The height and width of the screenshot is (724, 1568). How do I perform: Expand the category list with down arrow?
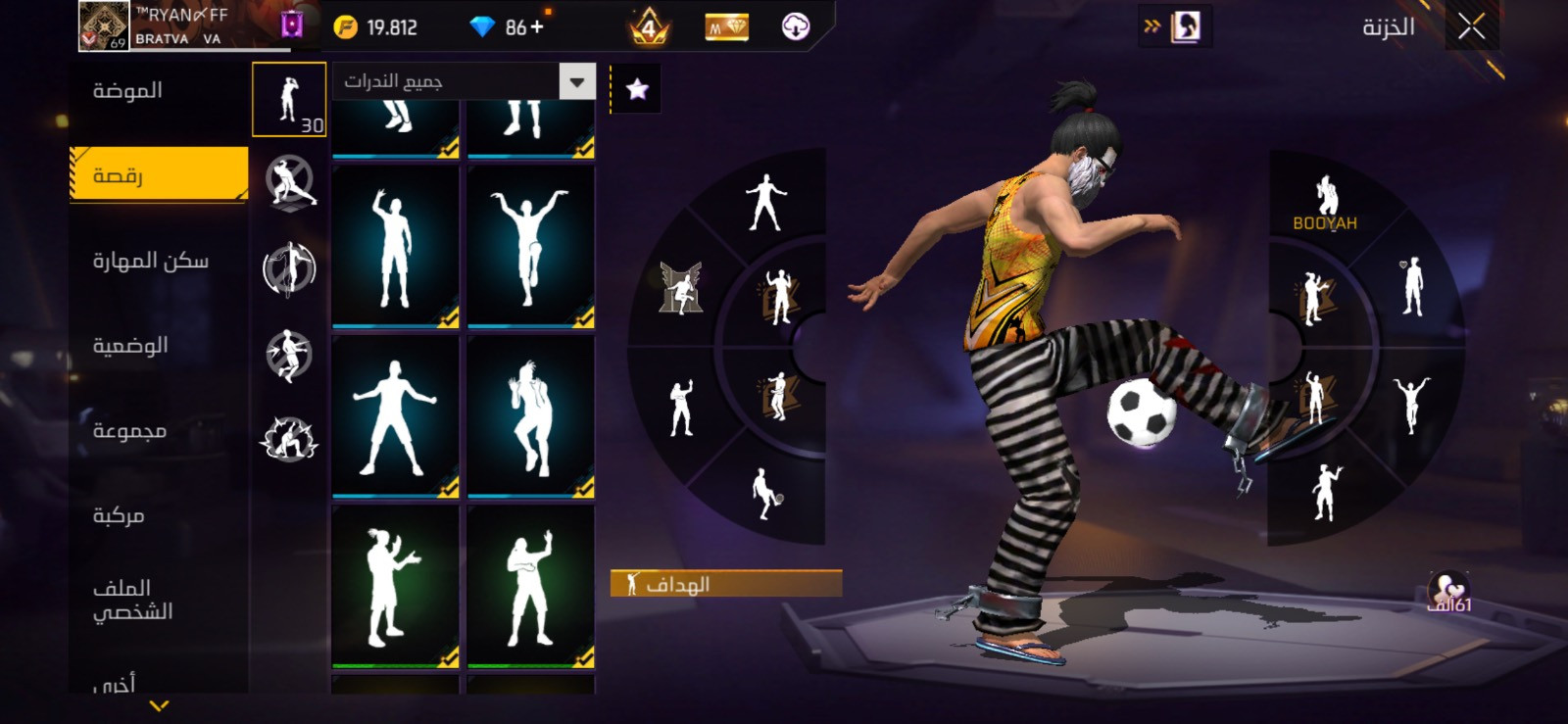coord(159,705)
